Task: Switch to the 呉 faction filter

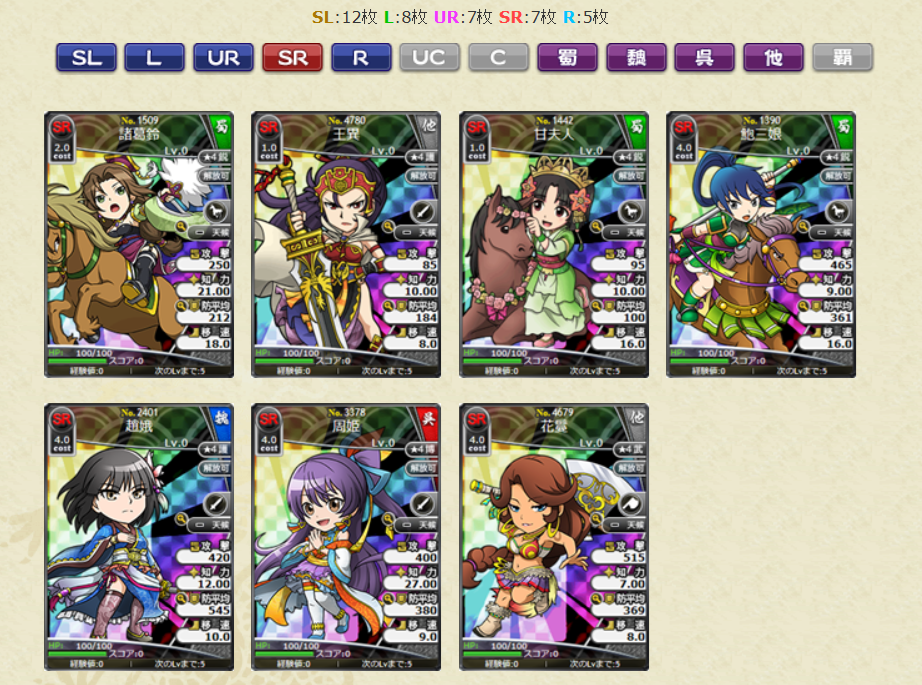Action: click(x=704, y=58)
